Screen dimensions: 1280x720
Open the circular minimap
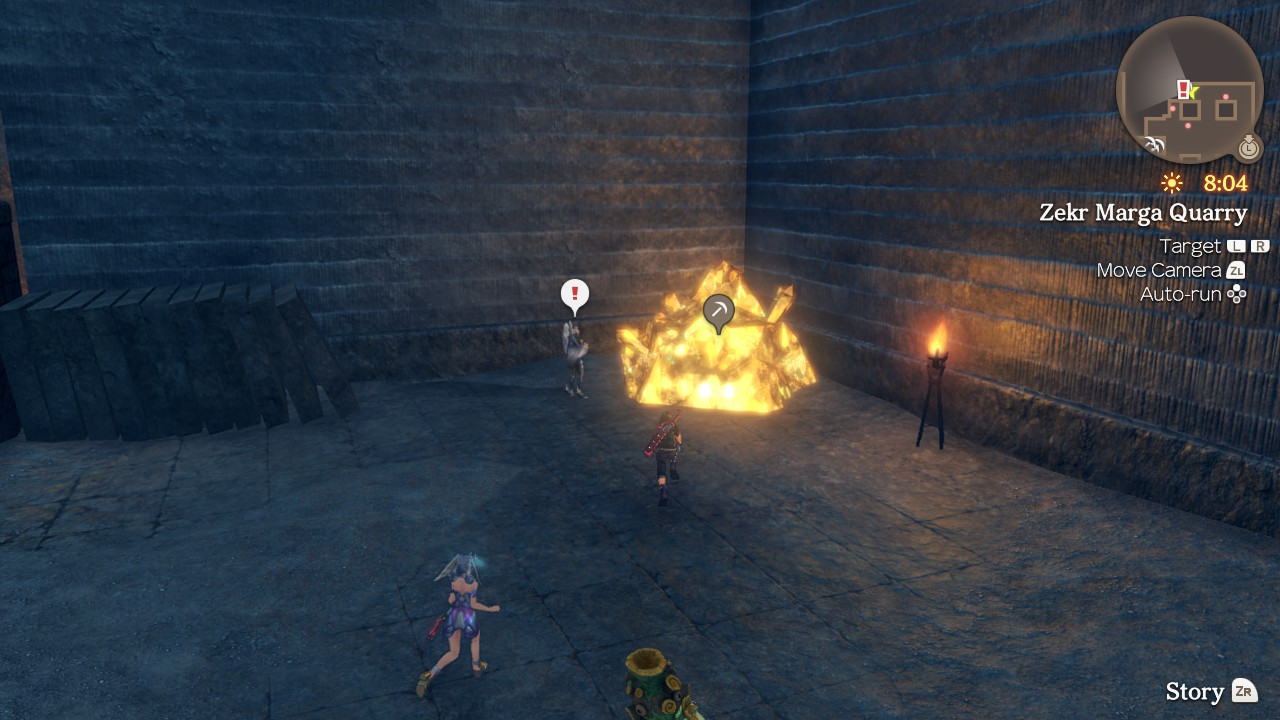(1189, 90)
